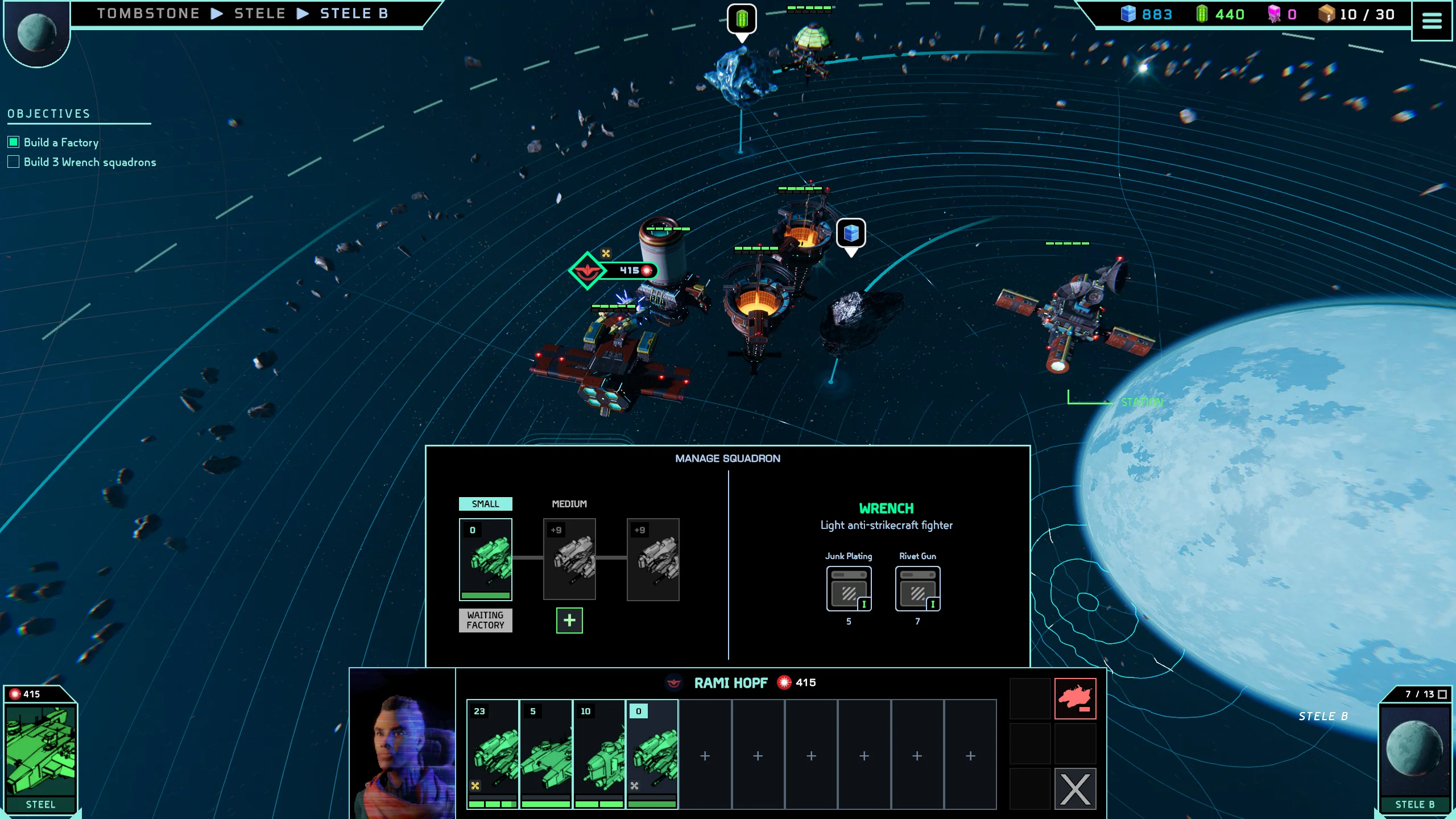Go to Stele in the breadcrumb

260,14
